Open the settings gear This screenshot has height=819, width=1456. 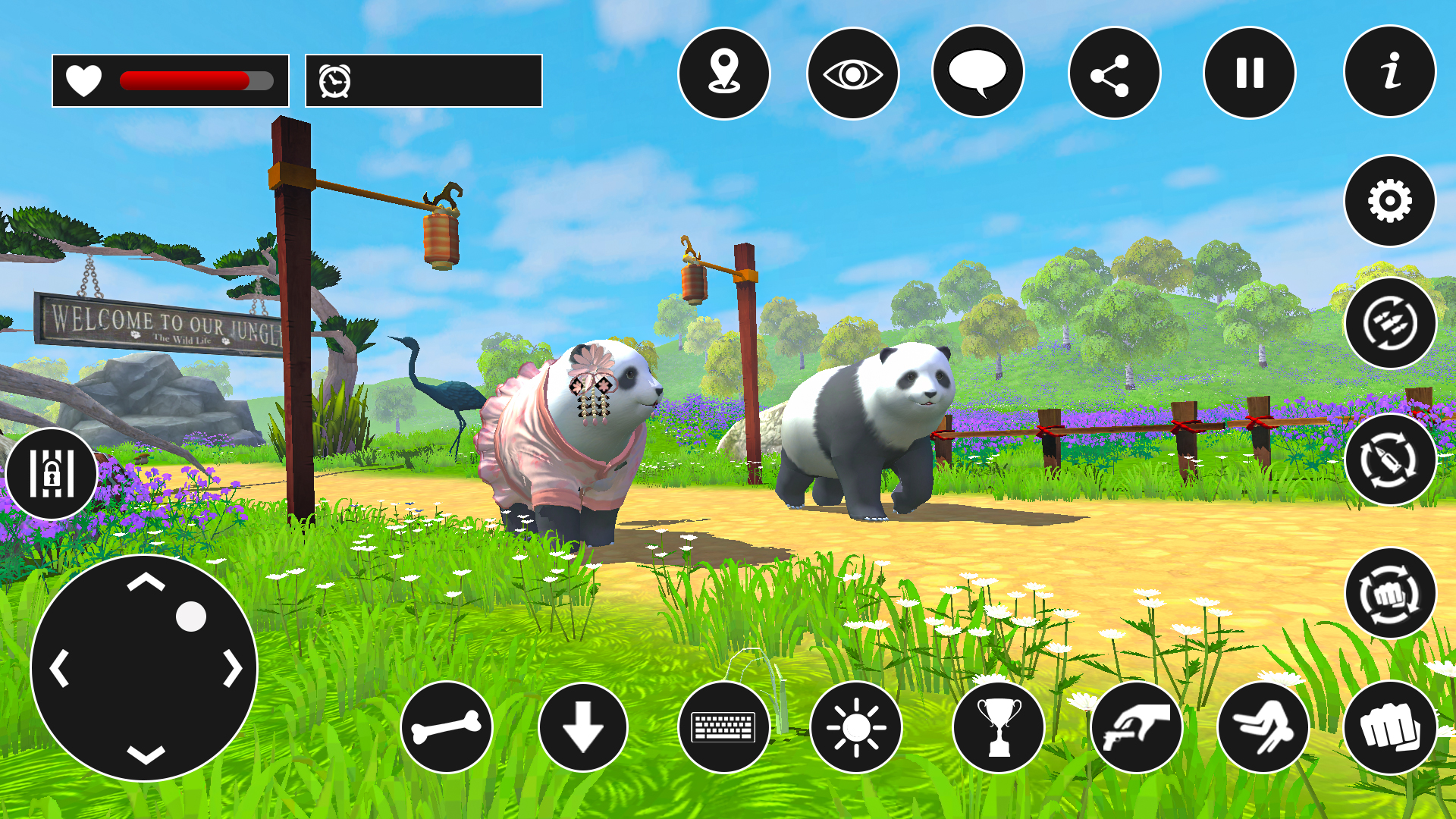[x=1389, y=200]
